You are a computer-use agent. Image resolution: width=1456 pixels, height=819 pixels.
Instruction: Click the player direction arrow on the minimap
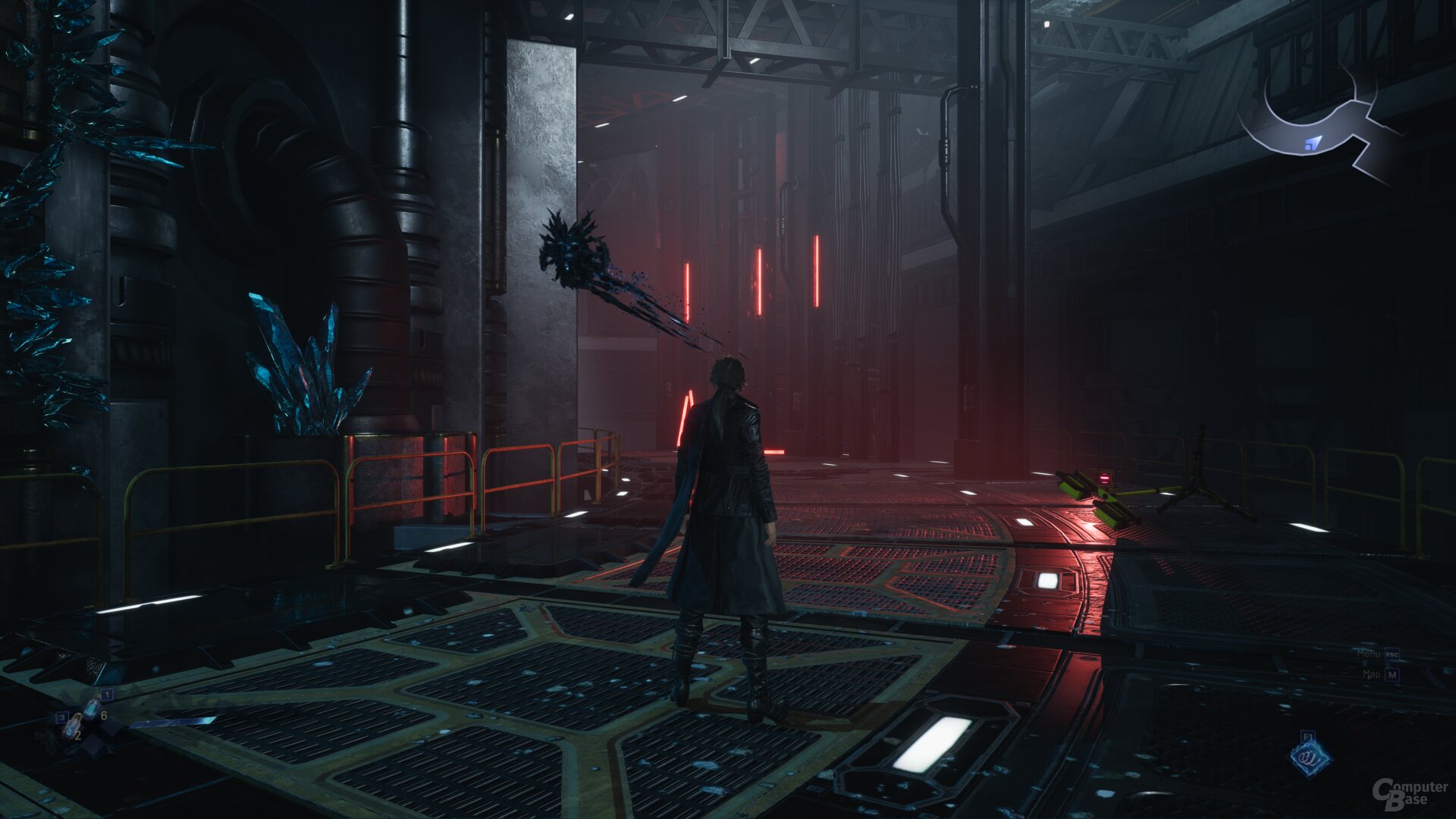(1313, 144)
